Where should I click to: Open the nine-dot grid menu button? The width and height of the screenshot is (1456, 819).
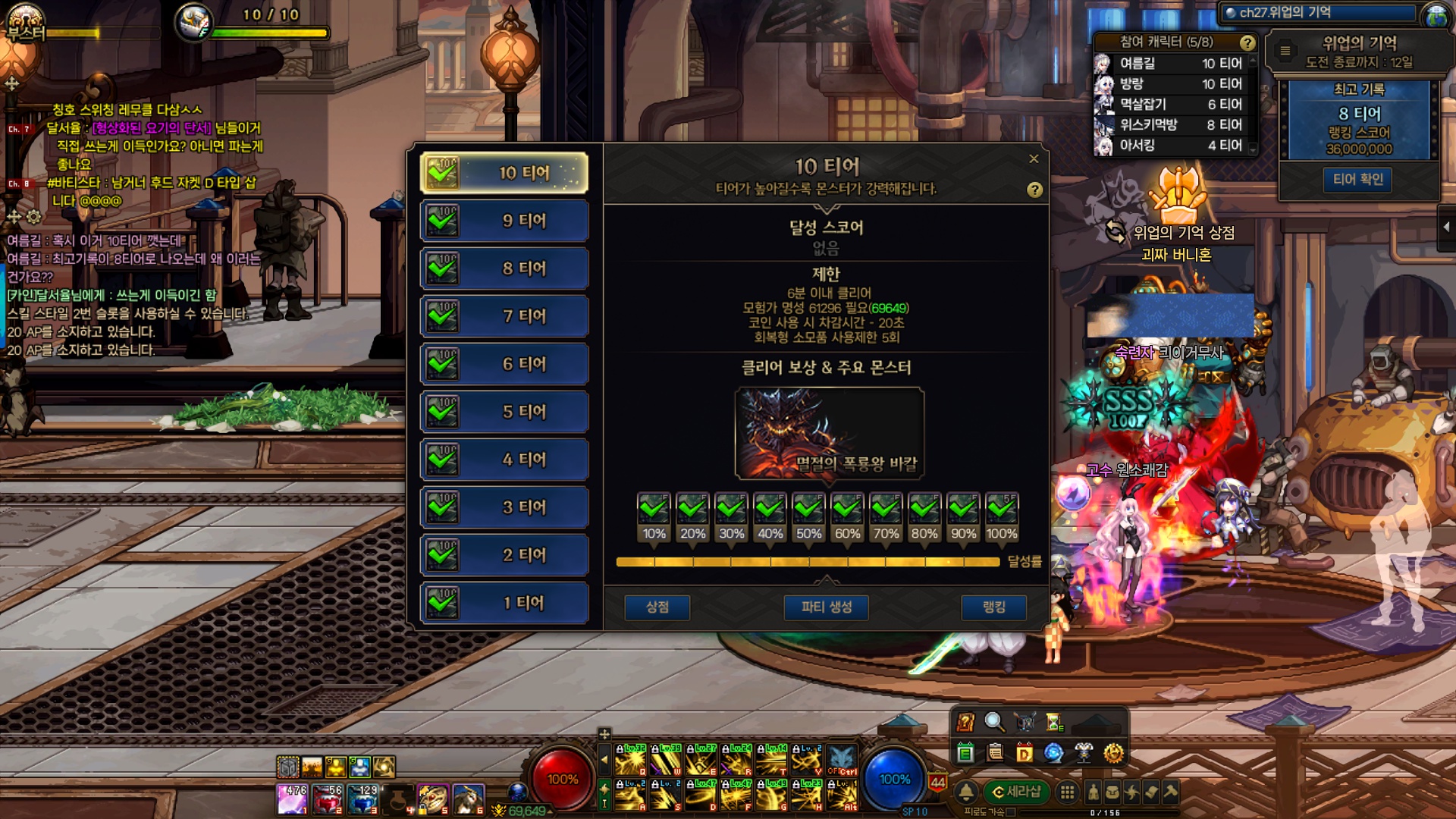(x=1067, y=792)
